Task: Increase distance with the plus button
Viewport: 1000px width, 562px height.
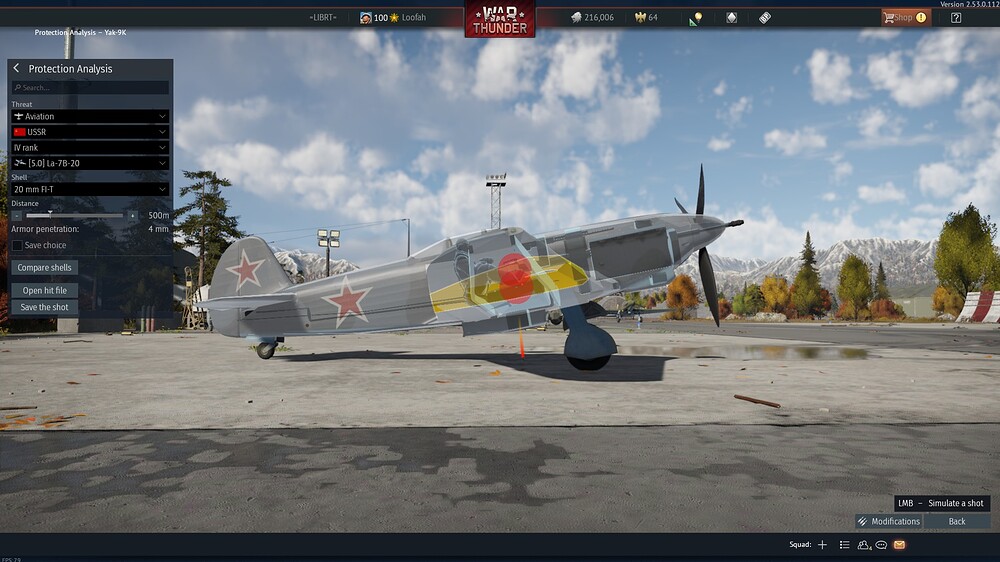Action: pyautogui.click(x=133, y=215)
